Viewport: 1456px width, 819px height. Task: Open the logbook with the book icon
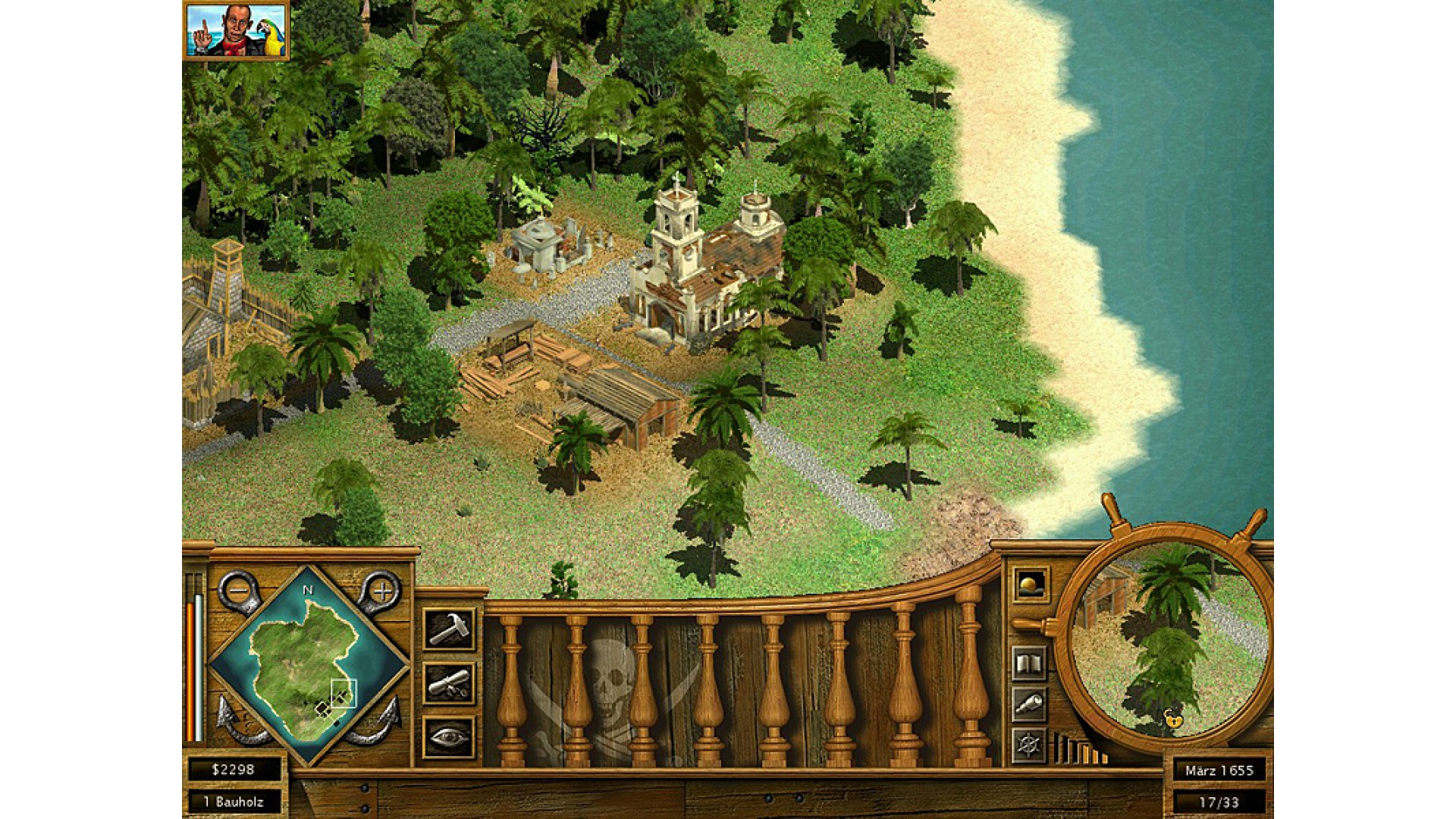tap(1030, 665)
